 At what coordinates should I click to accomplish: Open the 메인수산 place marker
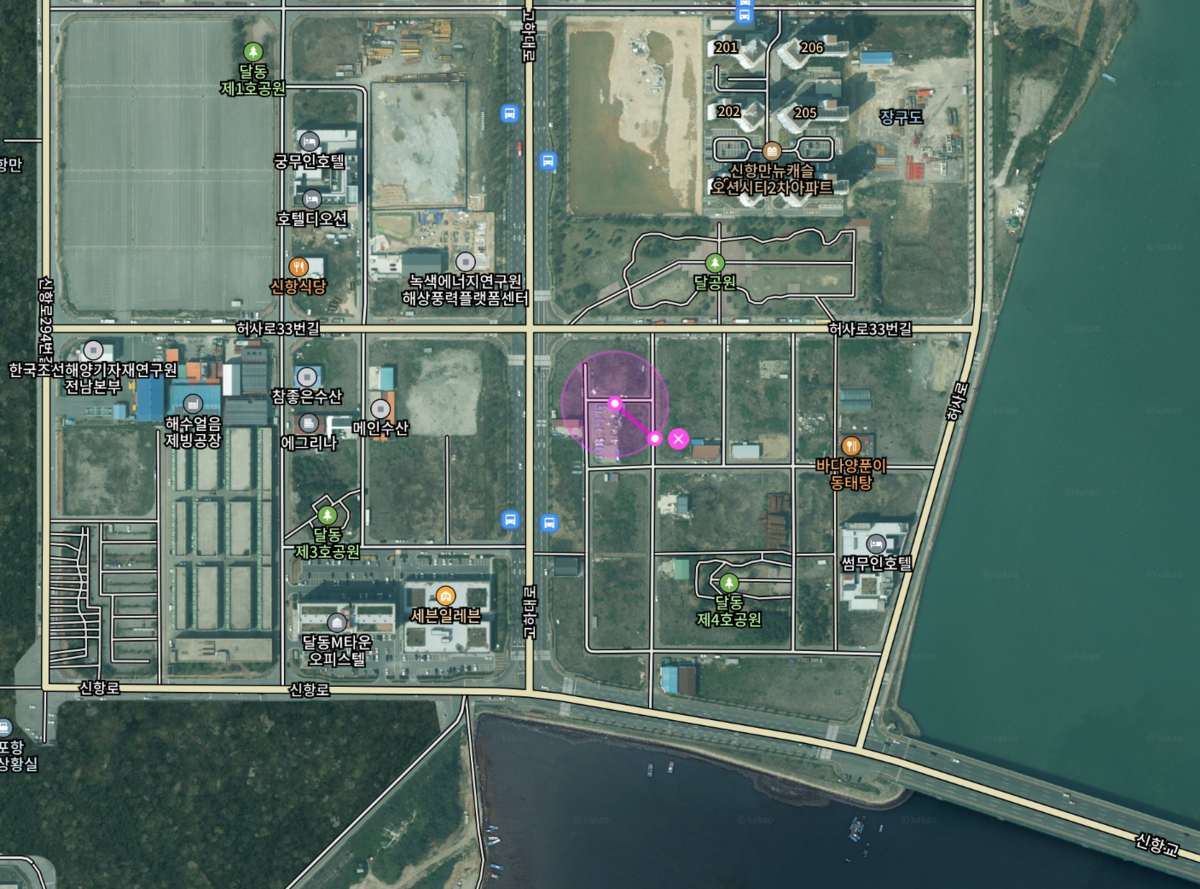coord(380,408)
